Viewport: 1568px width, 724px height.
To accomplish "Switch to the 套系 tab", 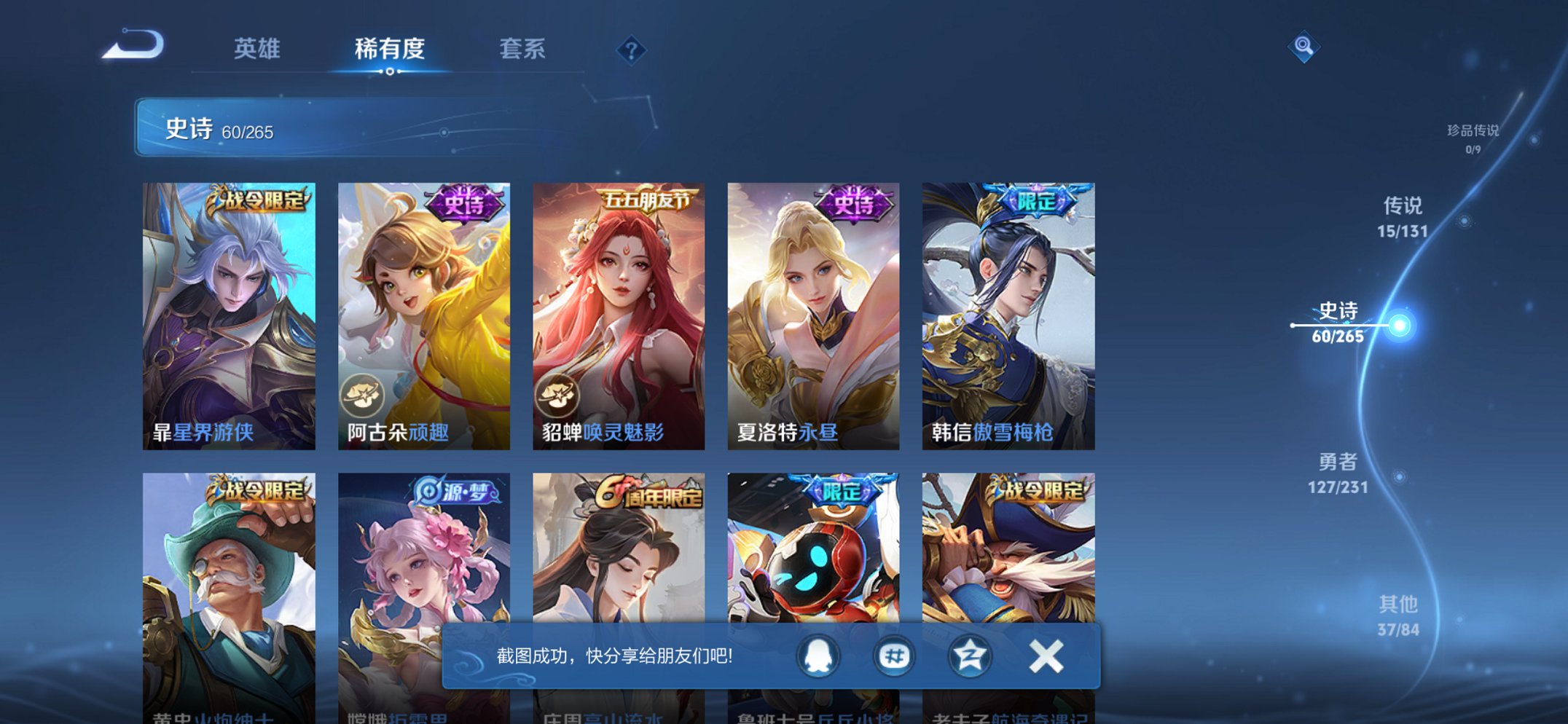I will [x=523, y=50].
